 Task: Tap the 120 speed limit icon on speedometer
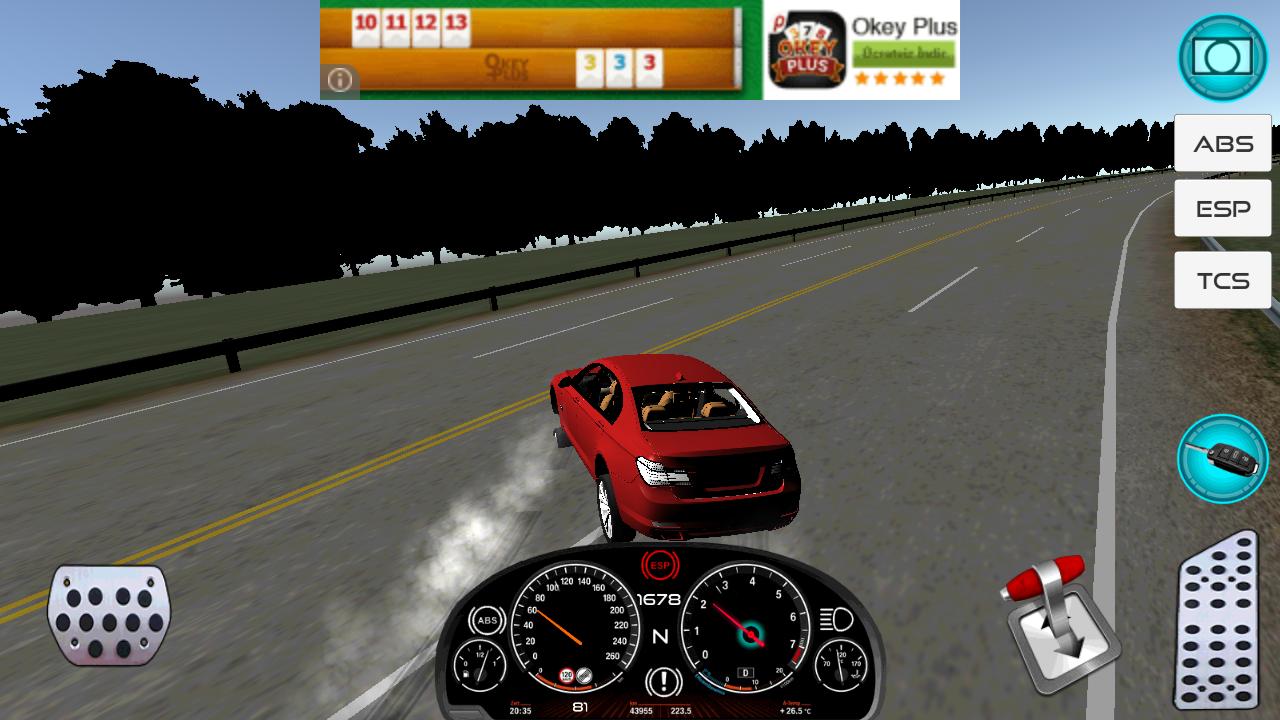point(566,674)
